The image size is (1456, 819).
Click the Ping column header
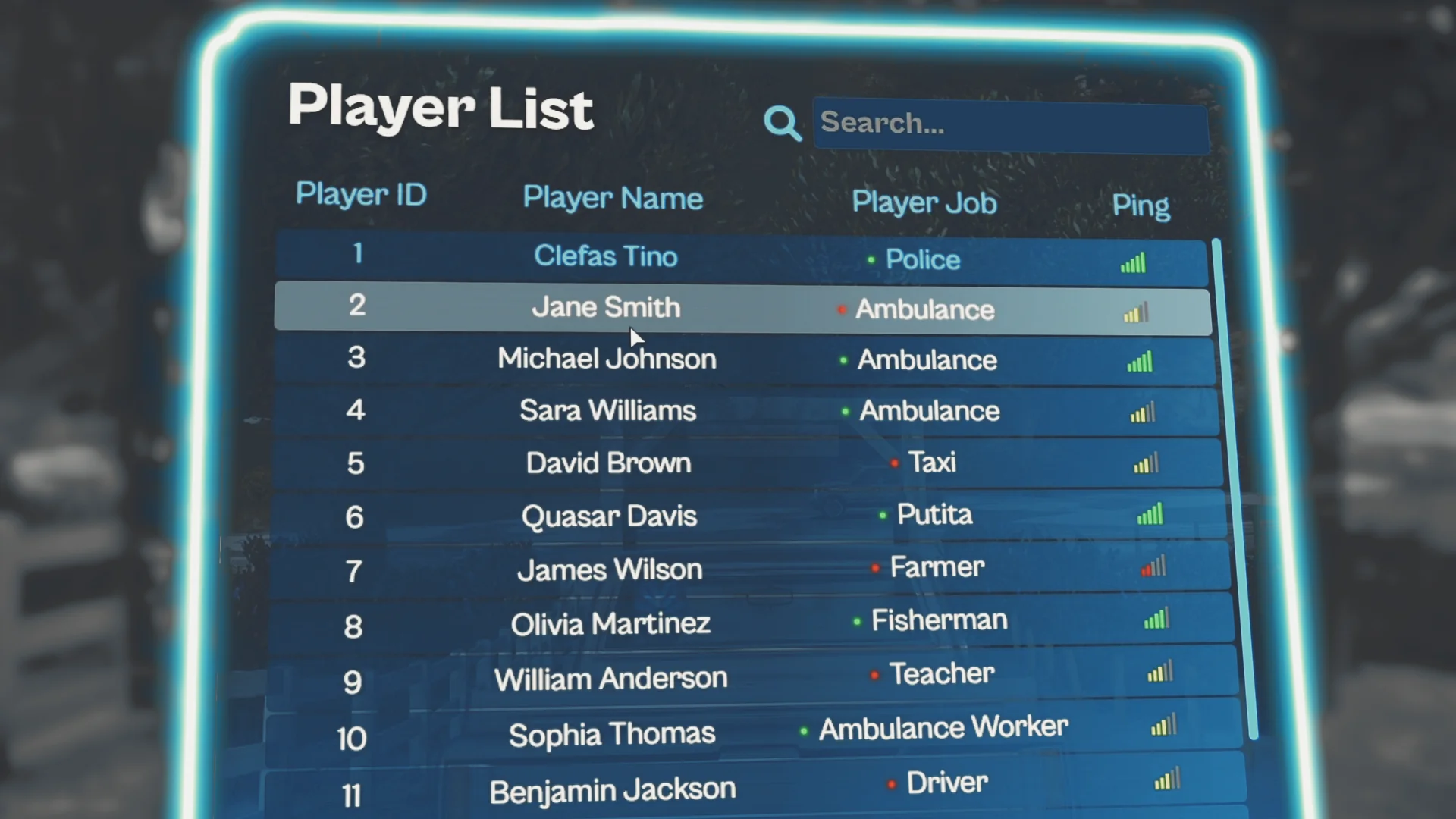pos(1141,206)
